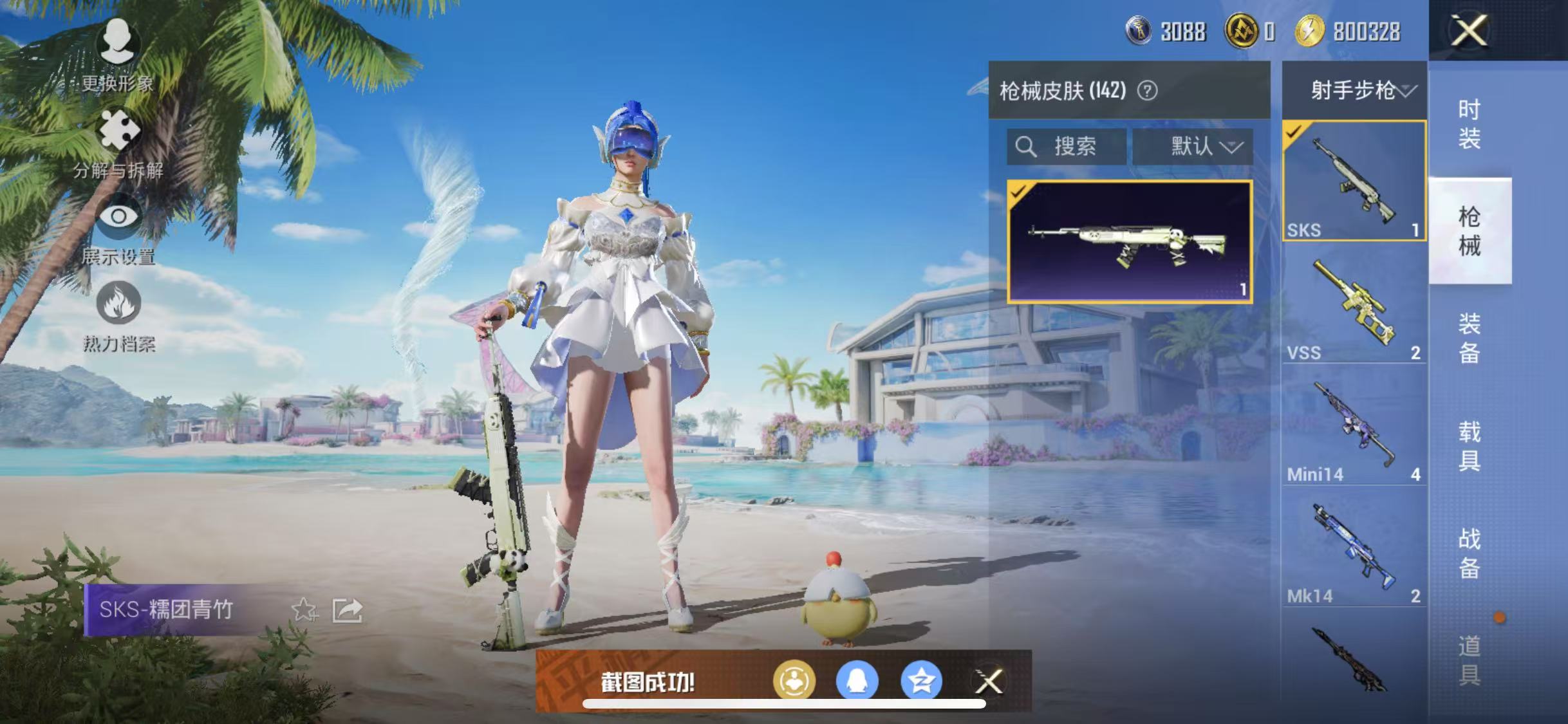Open the 更换形象 change appearance option
Image resolution: width=1568 pixels, height=724 pixels.
117,53
